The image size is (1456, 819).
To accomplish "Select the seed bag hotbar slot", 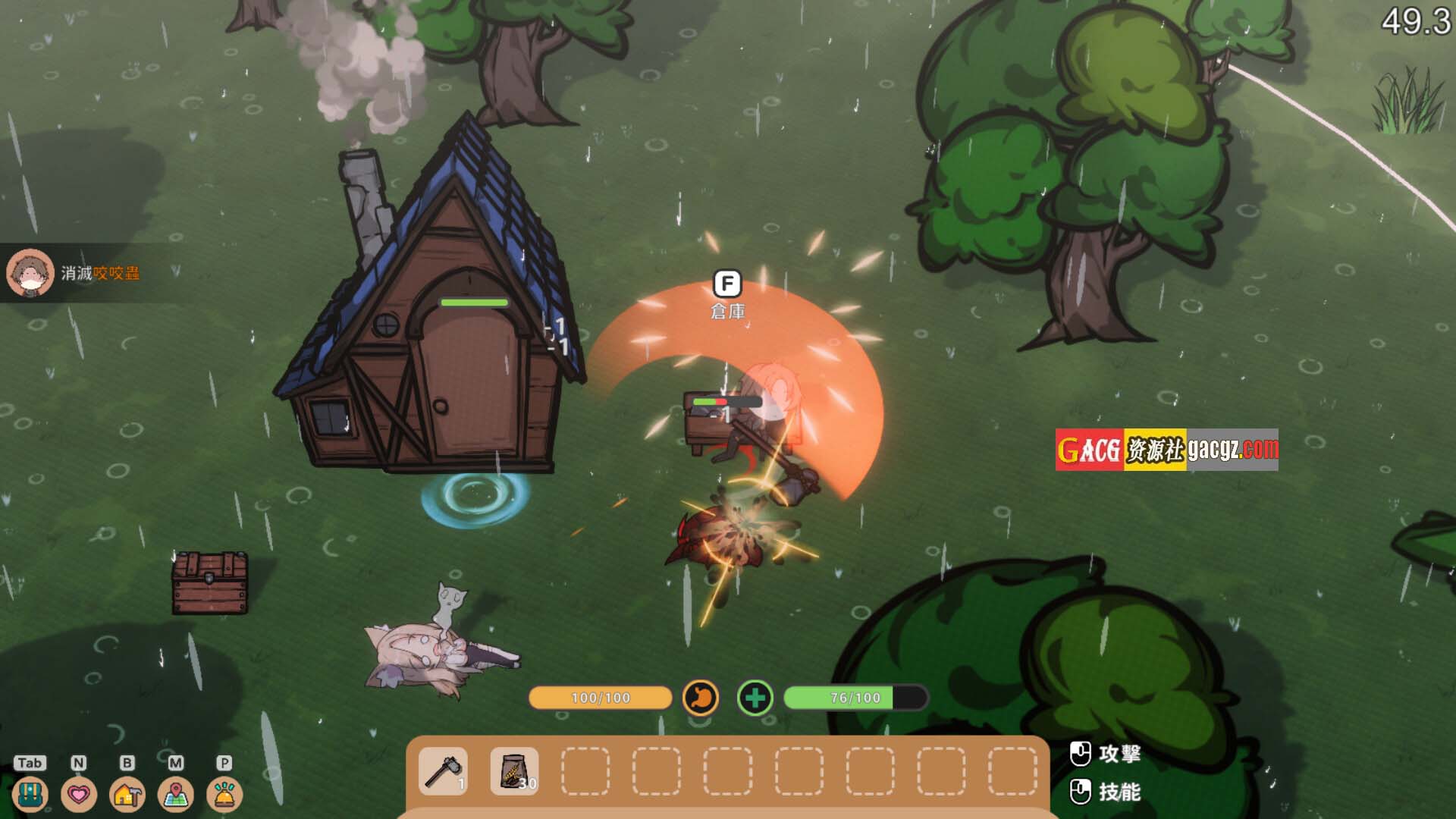I will tap(515, 771).
